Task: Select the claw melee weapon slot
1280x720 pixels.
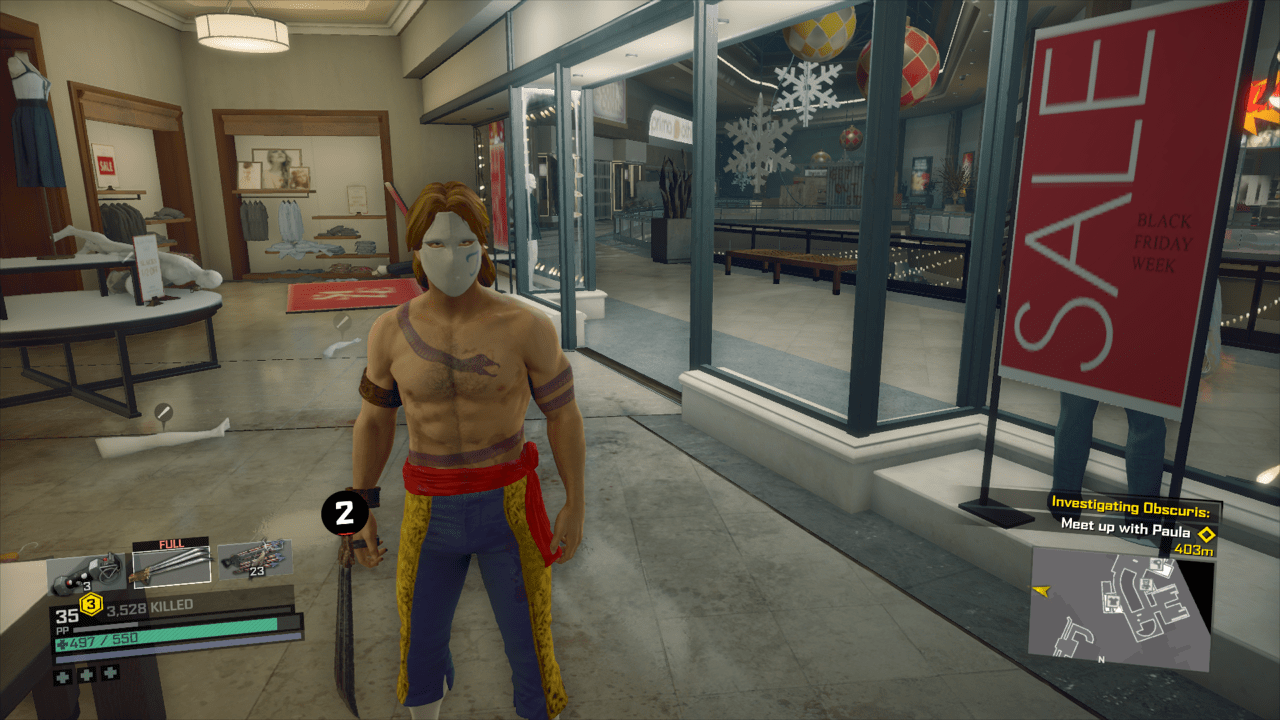Action: [x=170, y=567]
